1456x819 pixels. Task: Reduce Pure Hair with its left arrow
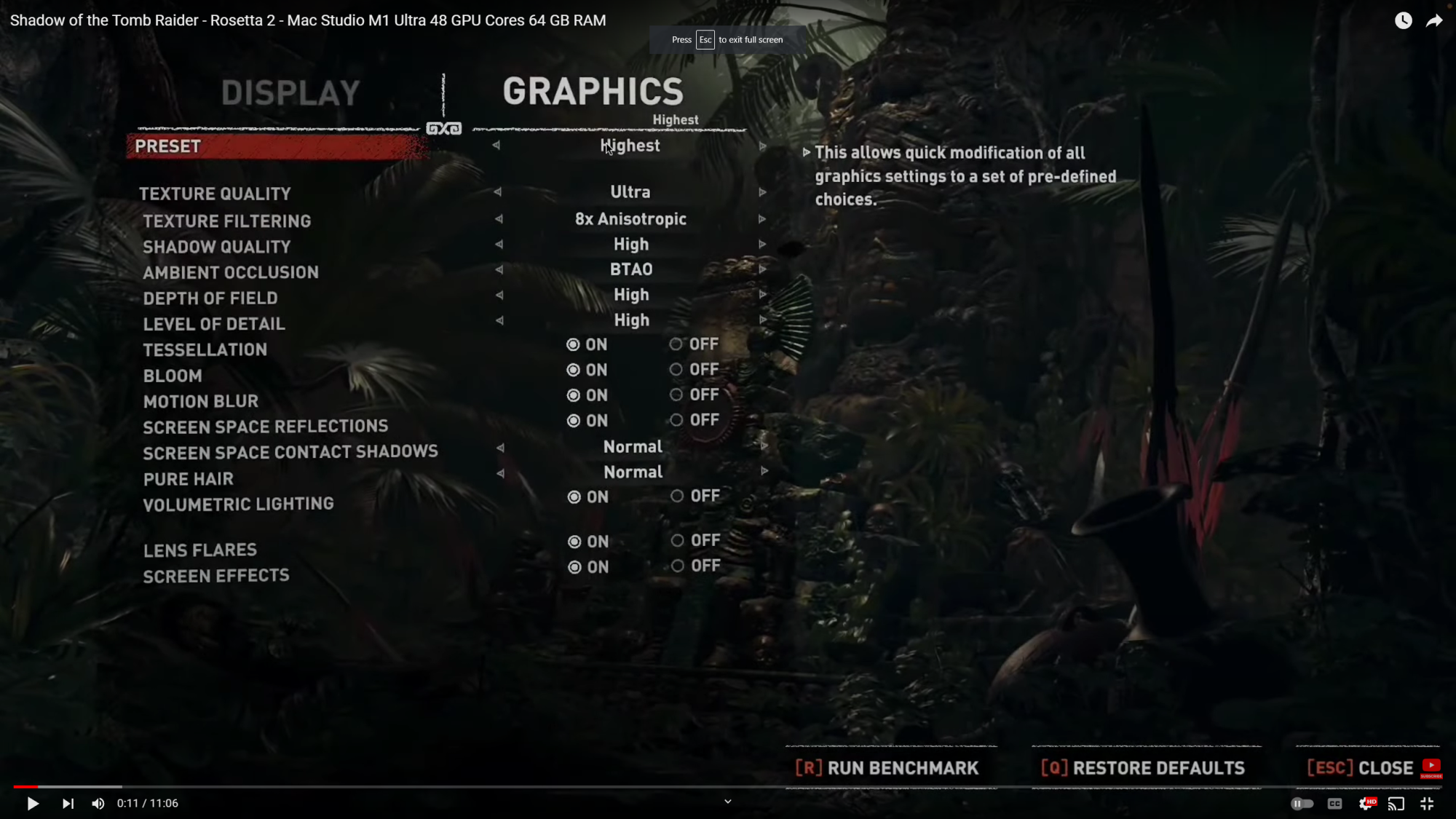pyautogui.click(x=500, y=473)
